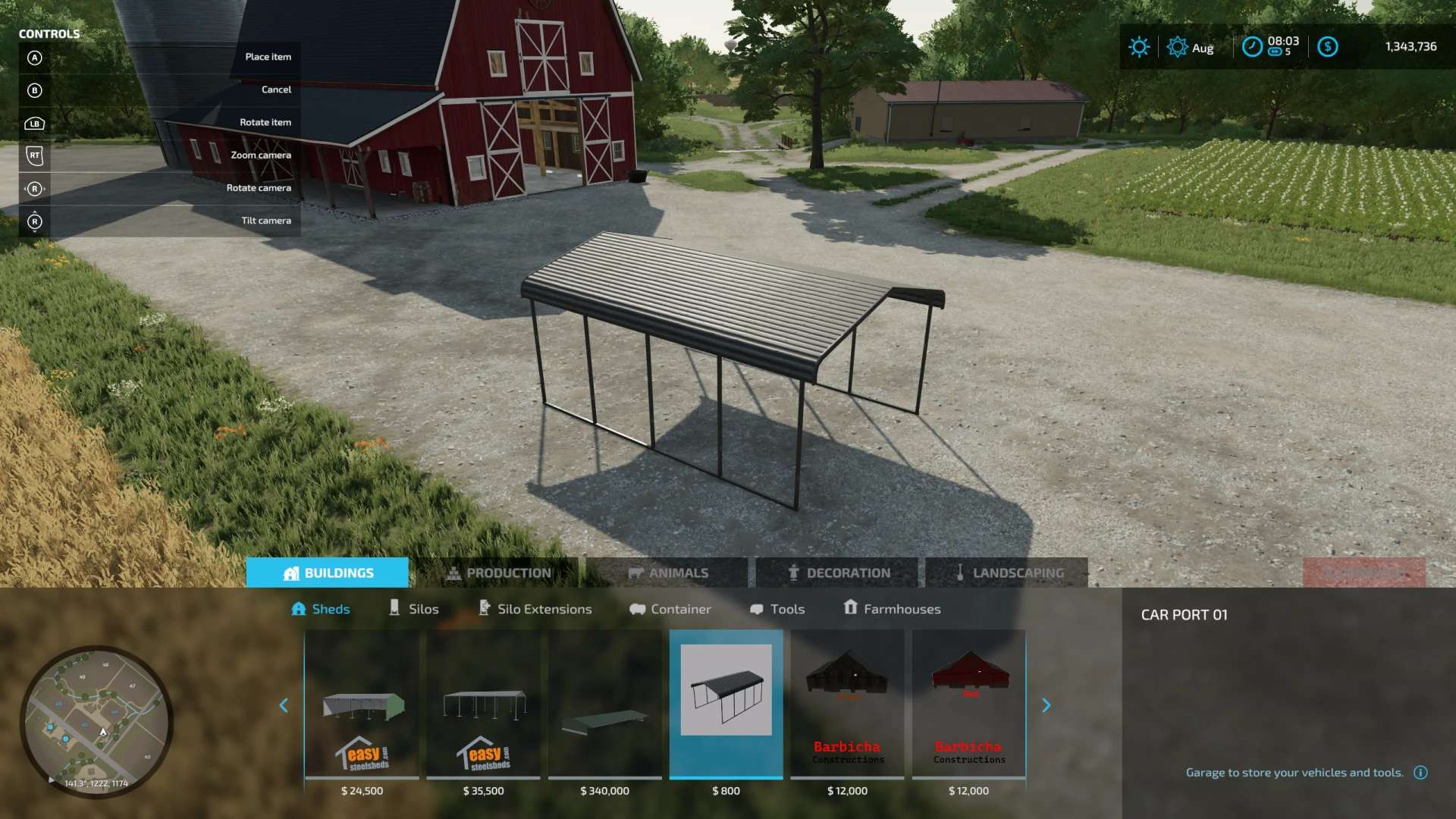1456x819 pixels.
Task: Select the Container subcategory
Action: (x=670, y=609)
